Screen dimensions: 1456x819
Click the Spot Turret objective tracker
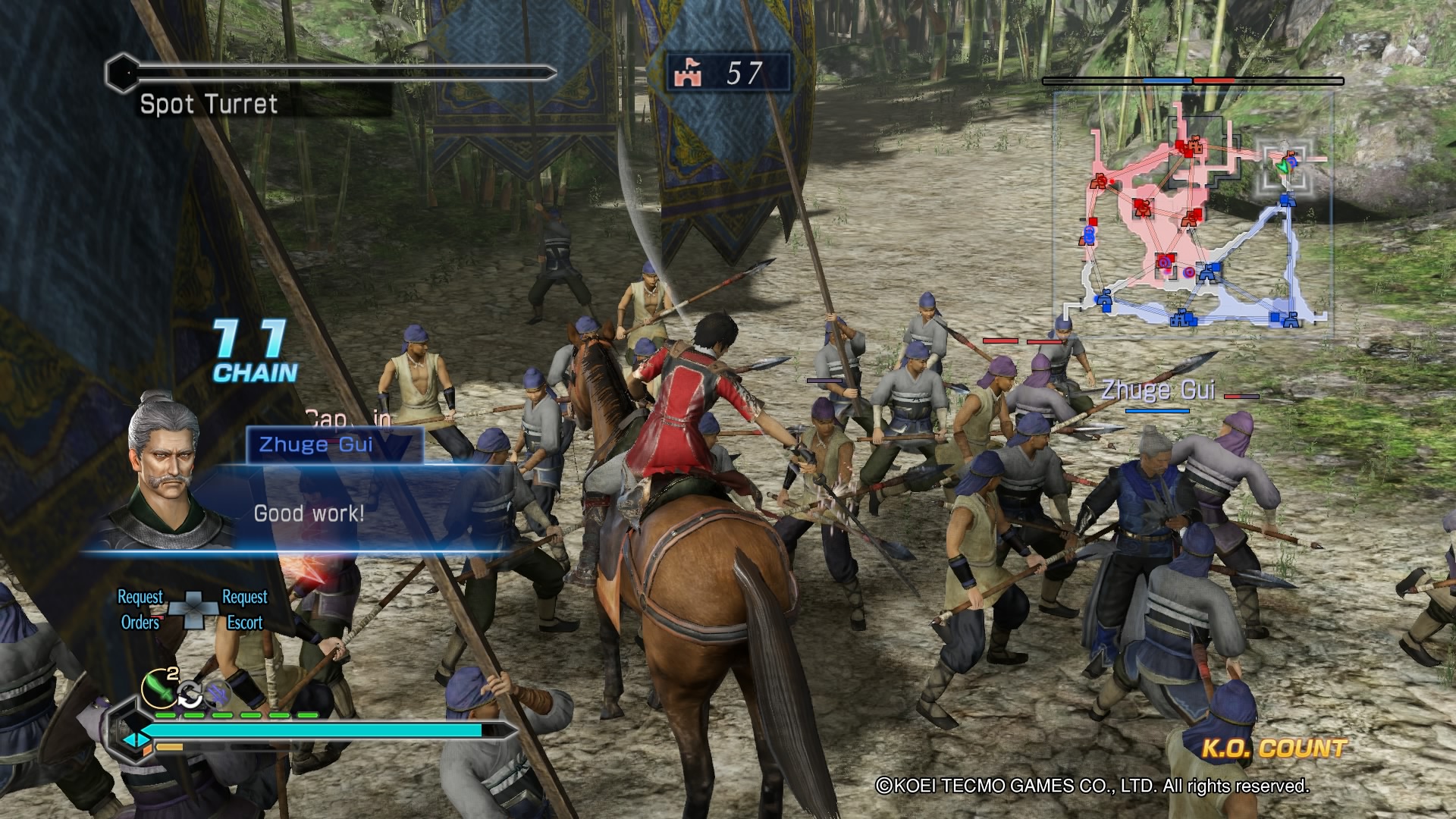click(x=209, y=104)
